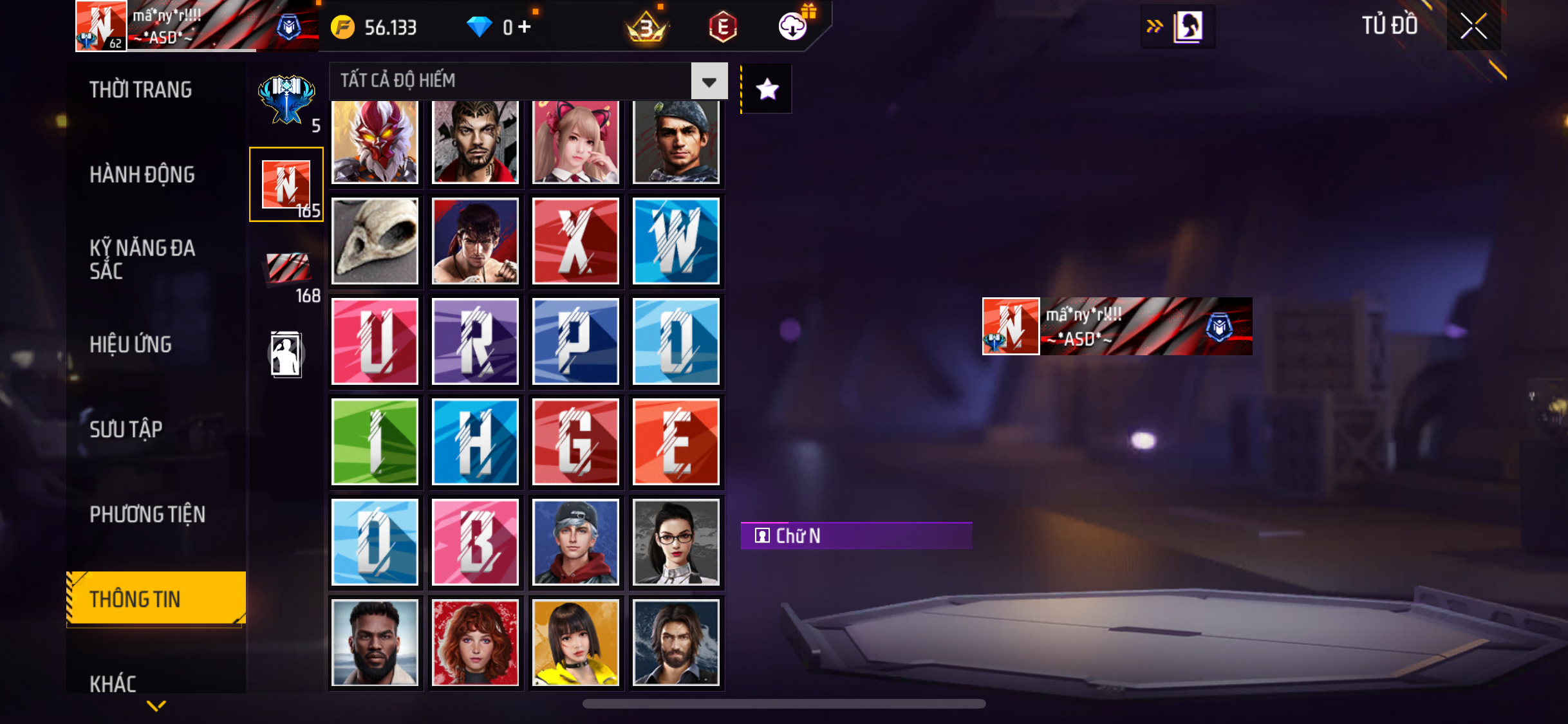The image size is (1568, 724).
Task: Add diamonds with the plus button
Action: [x=525, y=27]
